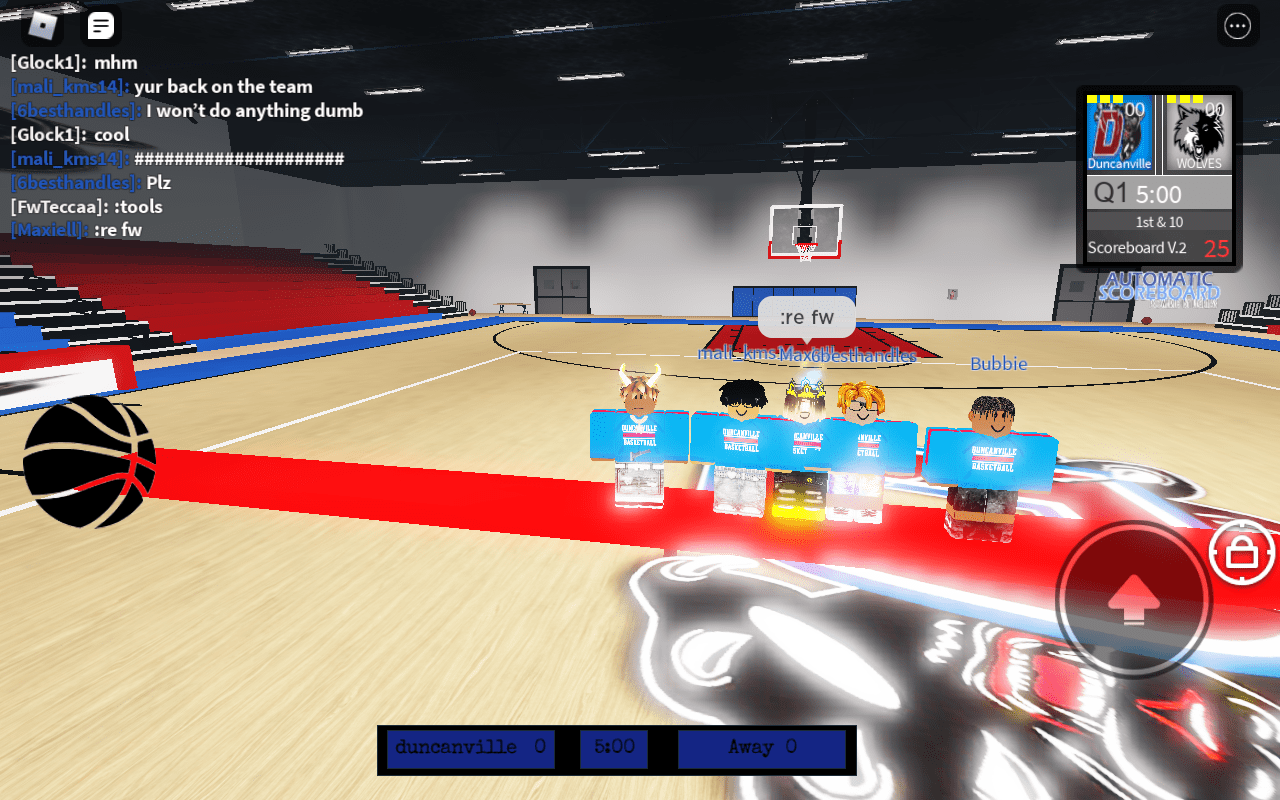
Task: Open the Roblox main menu
Action: coord(42,25)
